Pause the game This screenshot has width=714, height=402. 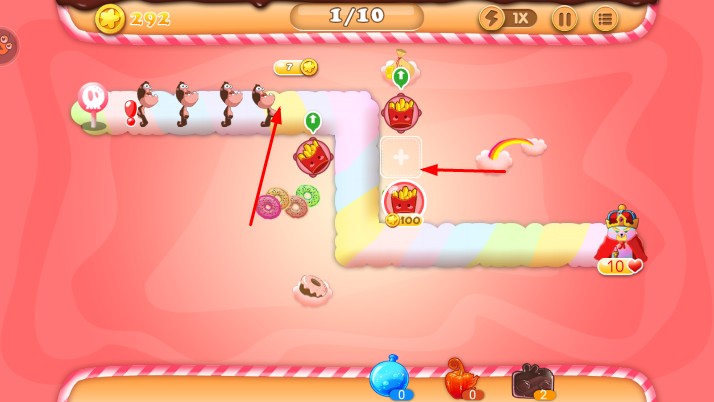[564, 18]
